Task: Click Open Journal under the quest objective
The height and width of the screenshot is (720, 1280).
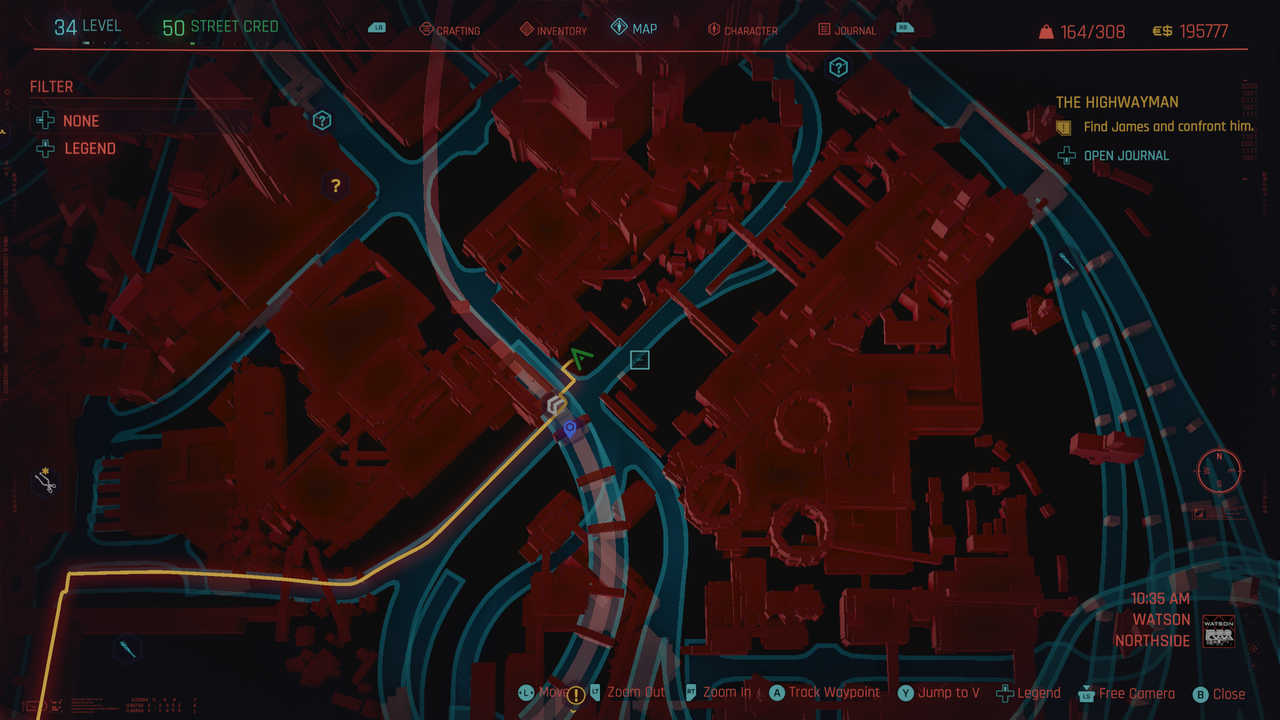Action: pyautogui.click(x=1125, y=155)
